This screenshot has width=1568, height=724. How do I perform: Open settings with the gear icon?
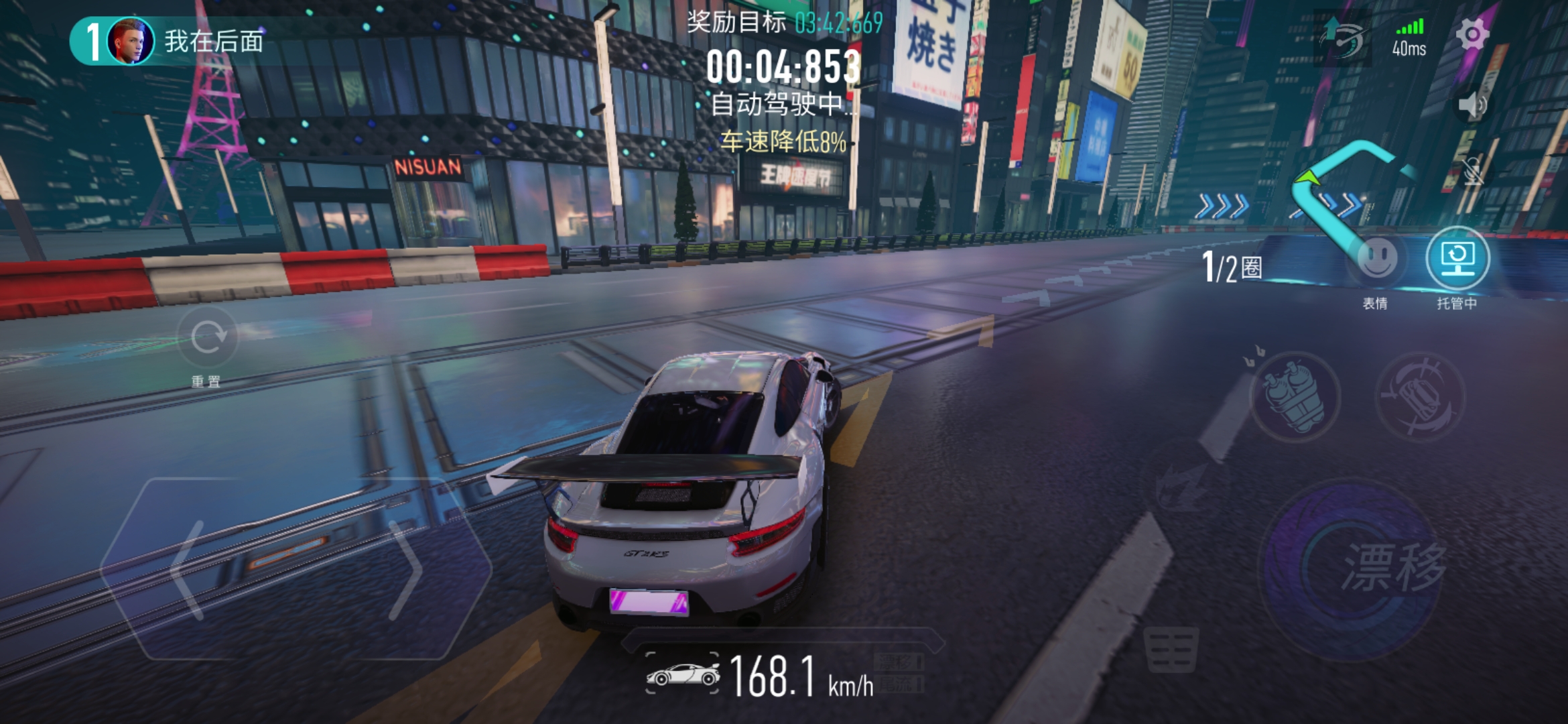(x=1472, y=34)
